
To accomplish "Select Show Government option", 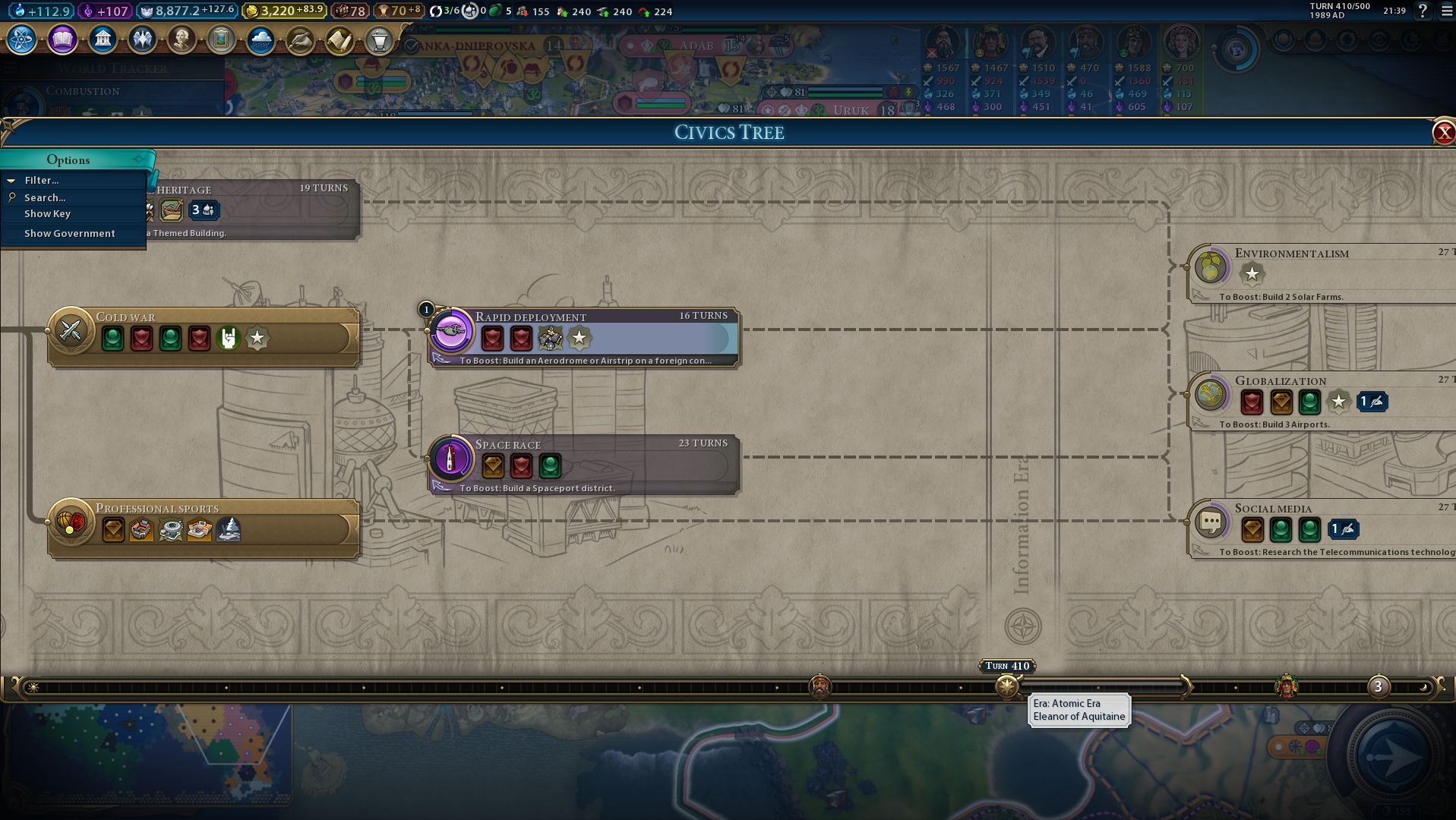I will coord(69,234).
